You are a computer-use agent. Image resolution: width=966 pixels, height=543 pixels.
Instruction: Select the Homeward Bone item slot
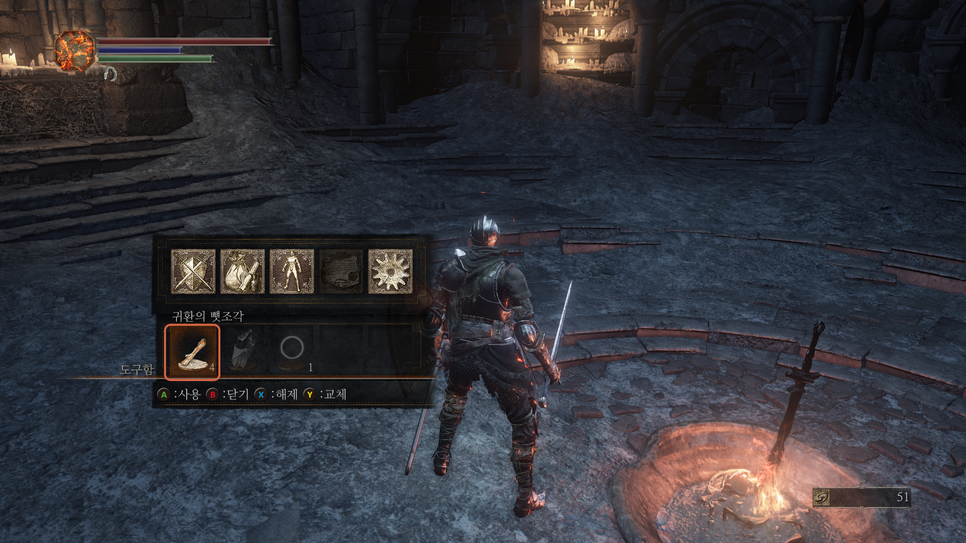(192, 351)
